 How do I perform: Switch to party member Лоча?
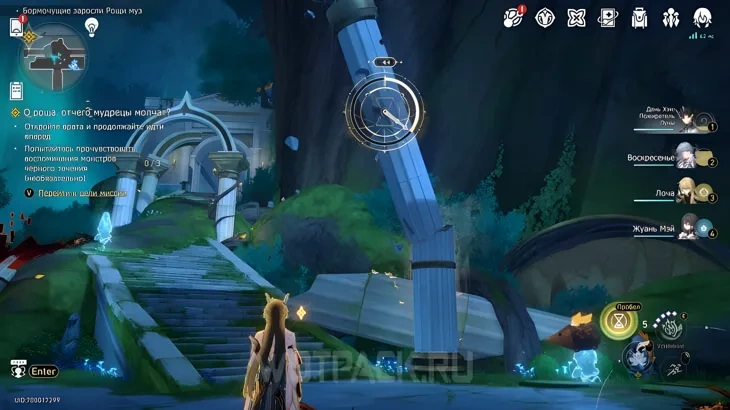point(687,191)
